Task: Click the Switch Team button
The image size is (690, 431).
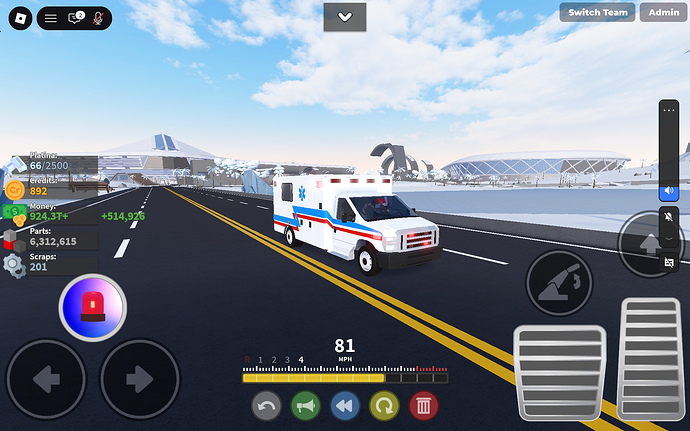Action: tap(598, 12)
